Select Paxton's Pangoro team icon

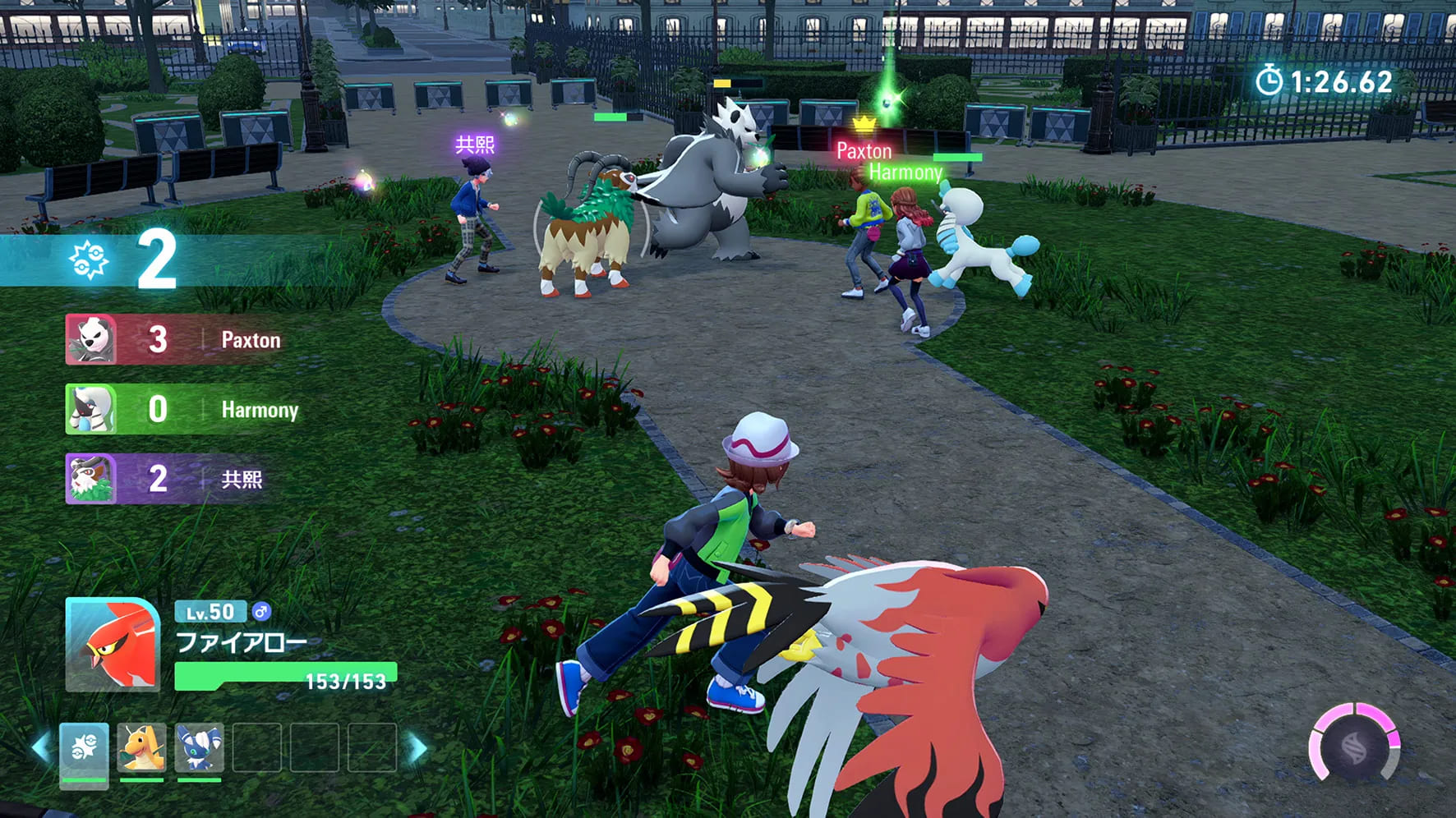click(92, 339)
